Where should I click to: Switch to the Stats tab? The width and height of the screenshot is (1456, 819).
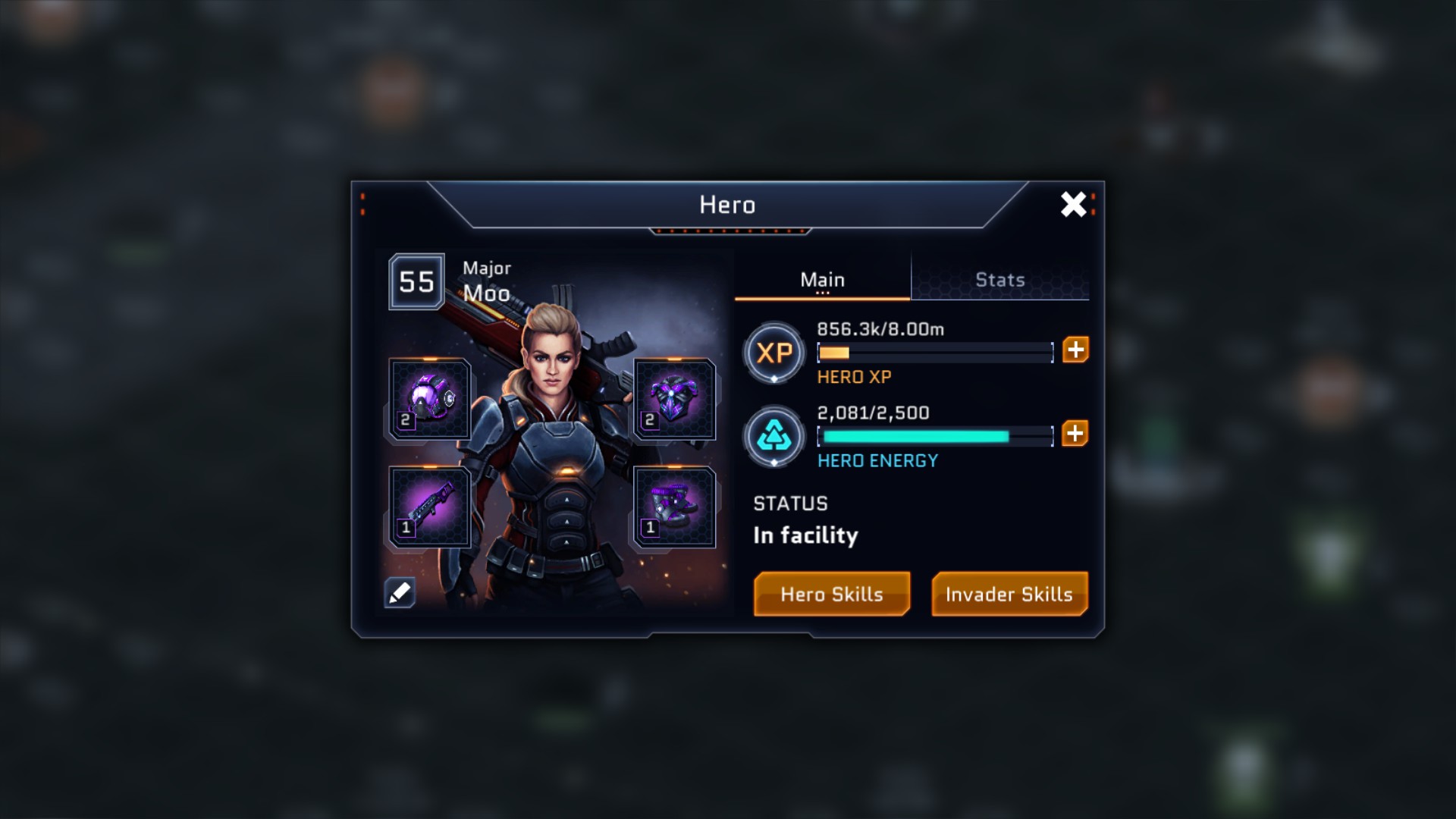pos(999,280)
